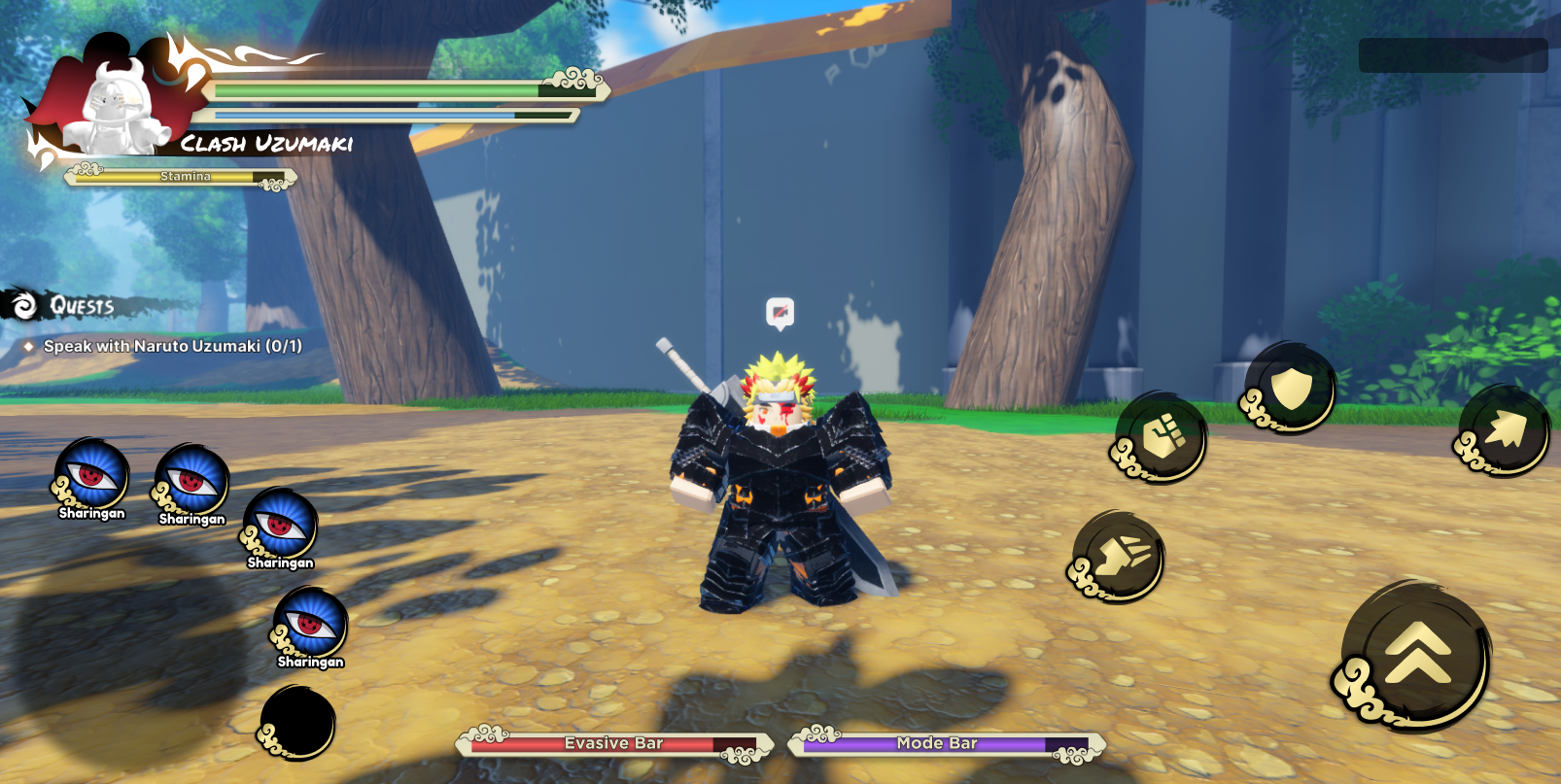
Task: Trigger the diagonal arrow dash button
Action: [x=1504, y=430]
